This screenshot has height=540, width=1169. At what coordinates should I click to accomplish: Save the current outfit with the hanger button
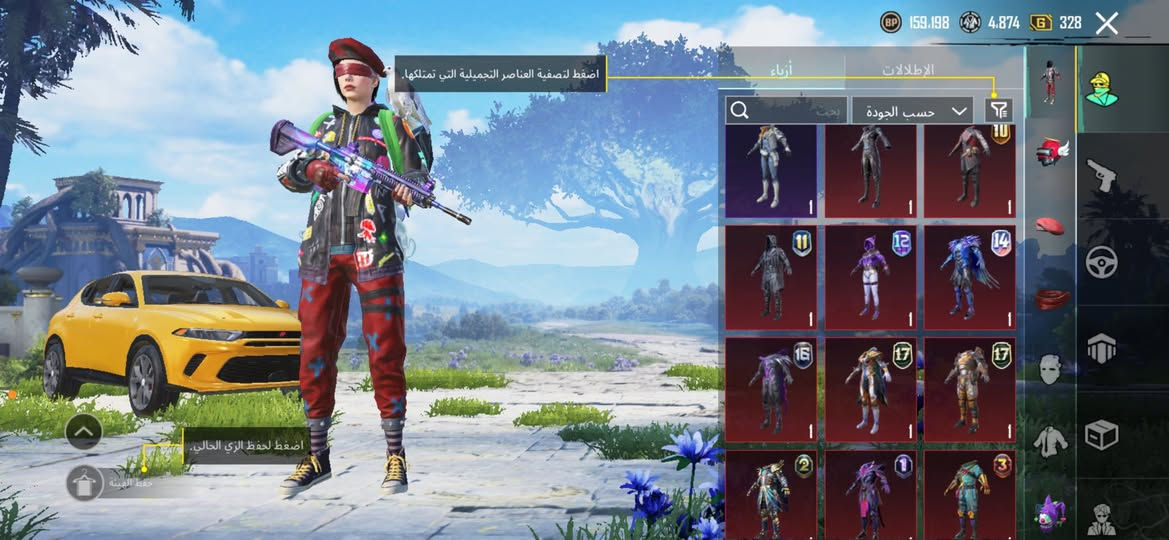(x=84, y=483)
